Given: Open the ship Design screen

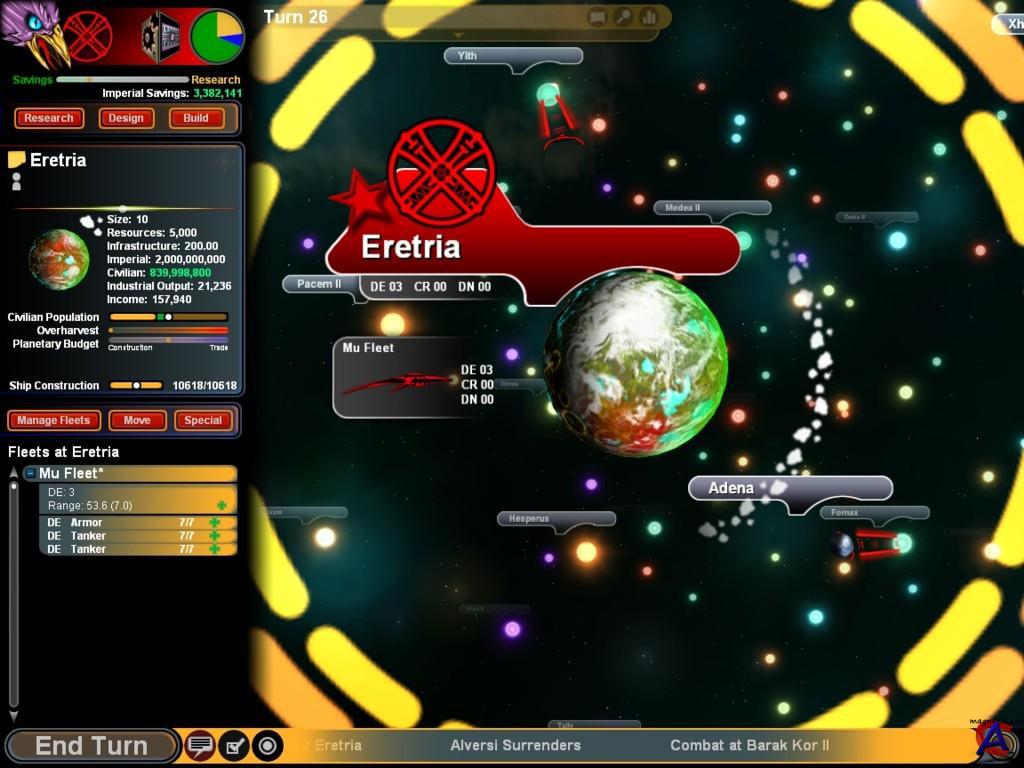Looking at the screenshot, I should tap(126, 118).
